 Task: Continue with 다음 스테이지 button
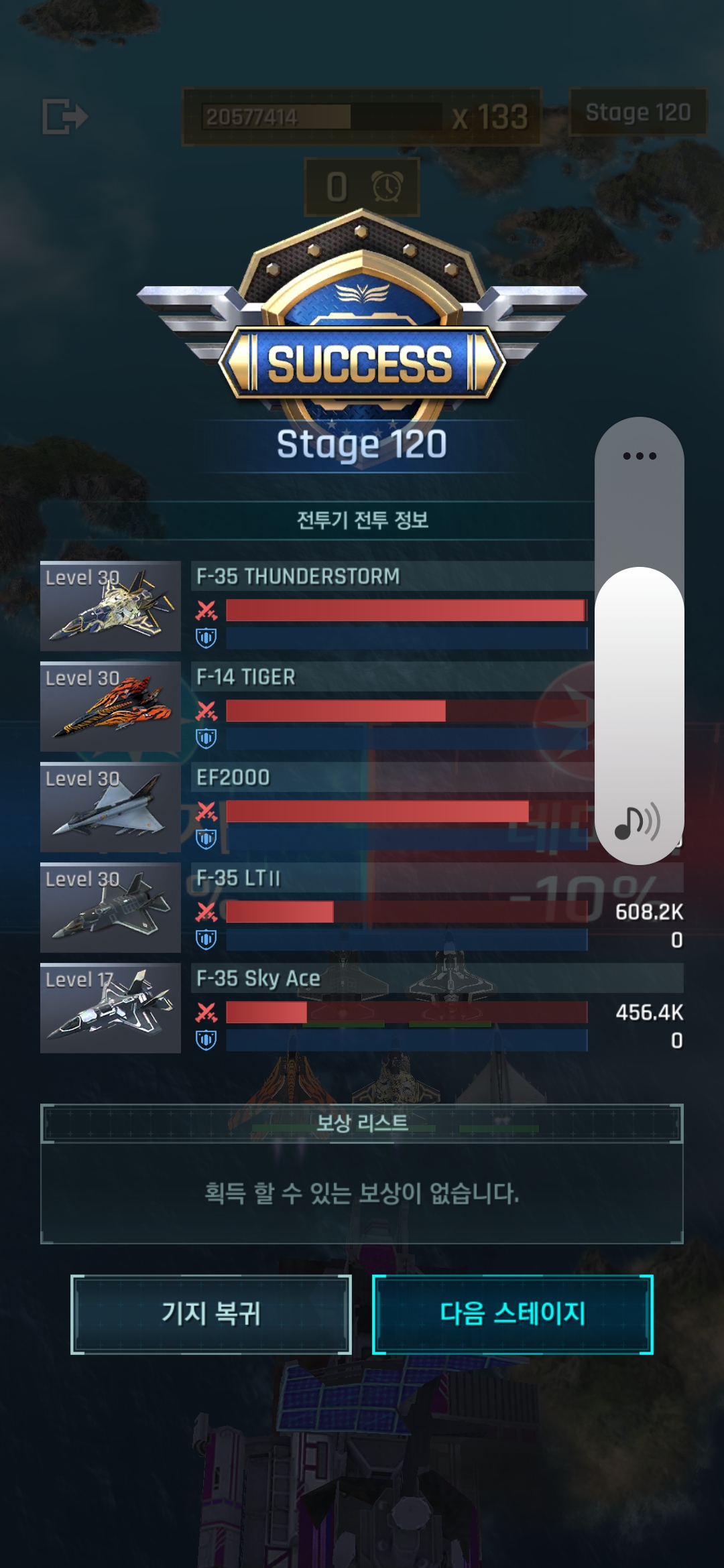point(512,1314)
